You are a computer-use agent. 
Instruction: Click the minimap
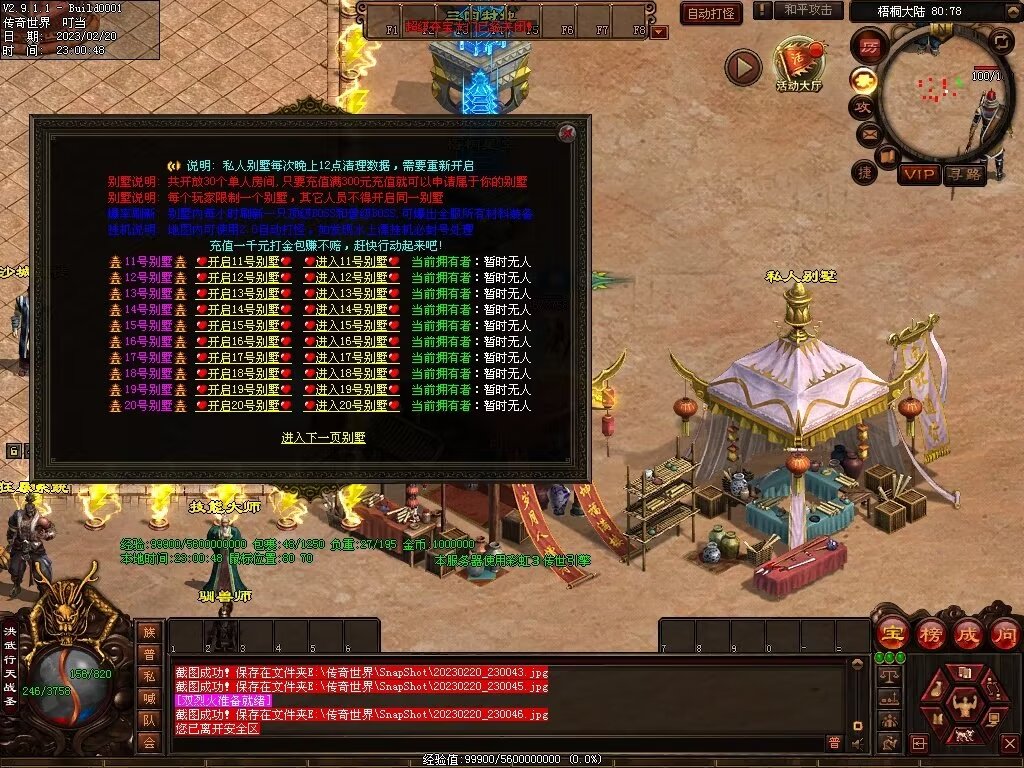[940, 90]
